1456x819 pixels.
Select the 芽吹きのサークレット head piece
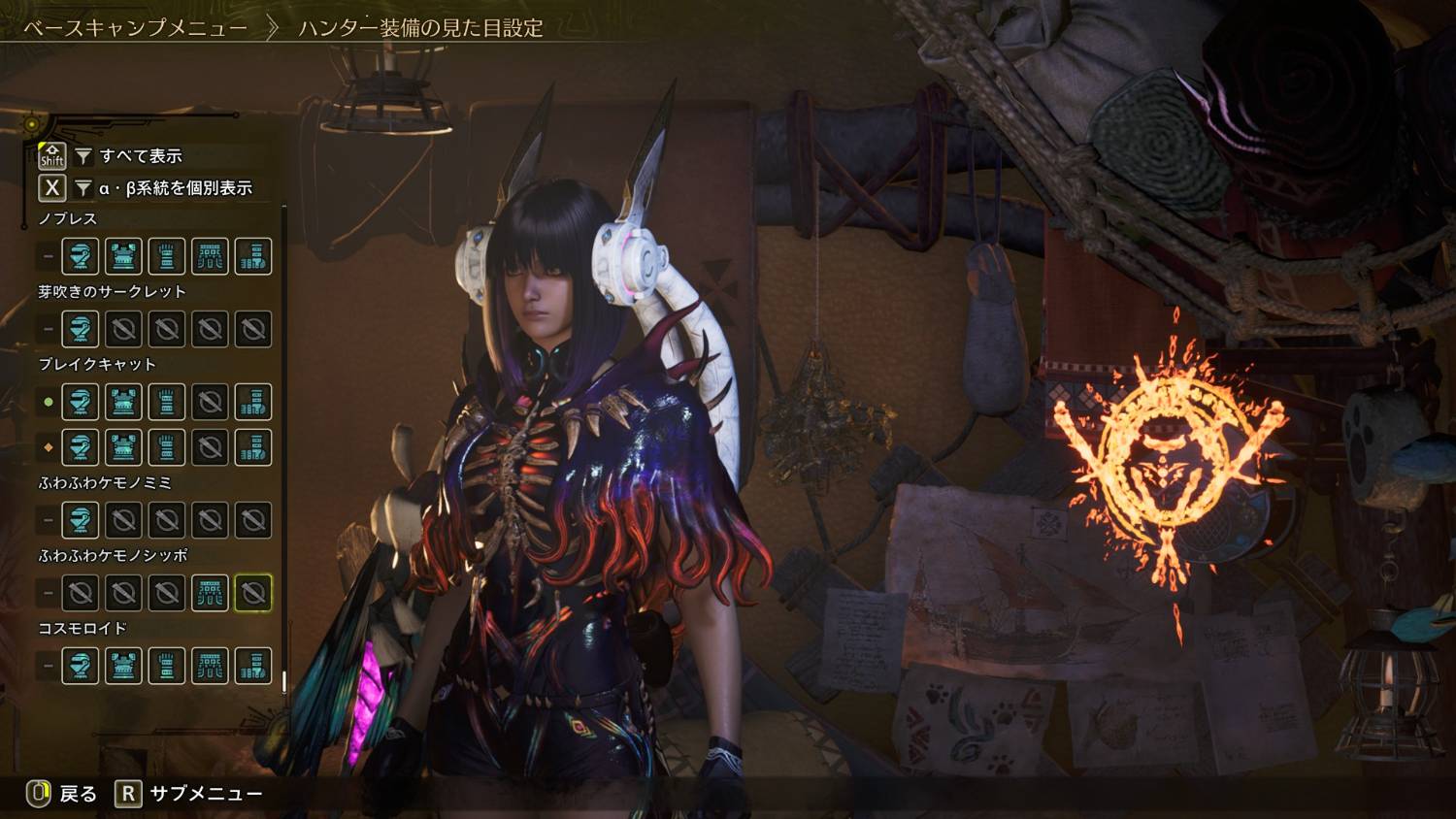tap(81, 329)
